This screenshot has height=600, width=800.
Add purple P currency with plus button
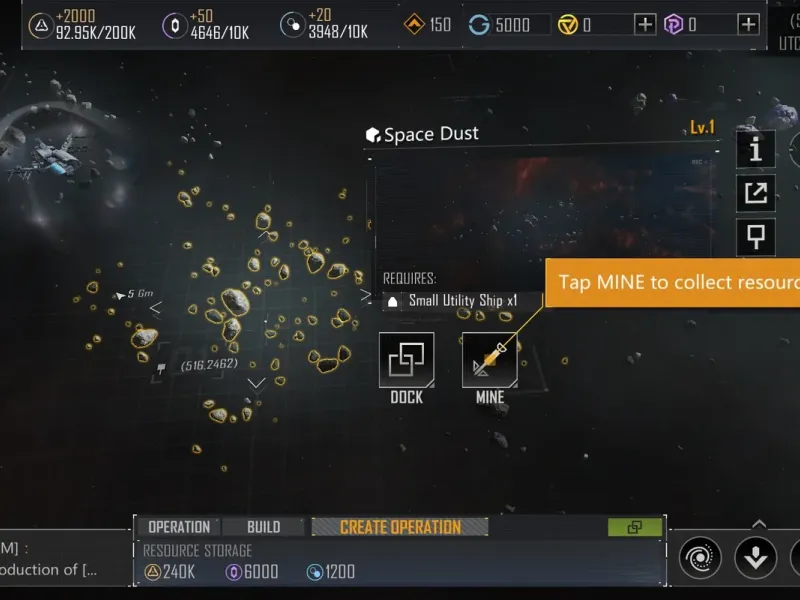point(748,24)
